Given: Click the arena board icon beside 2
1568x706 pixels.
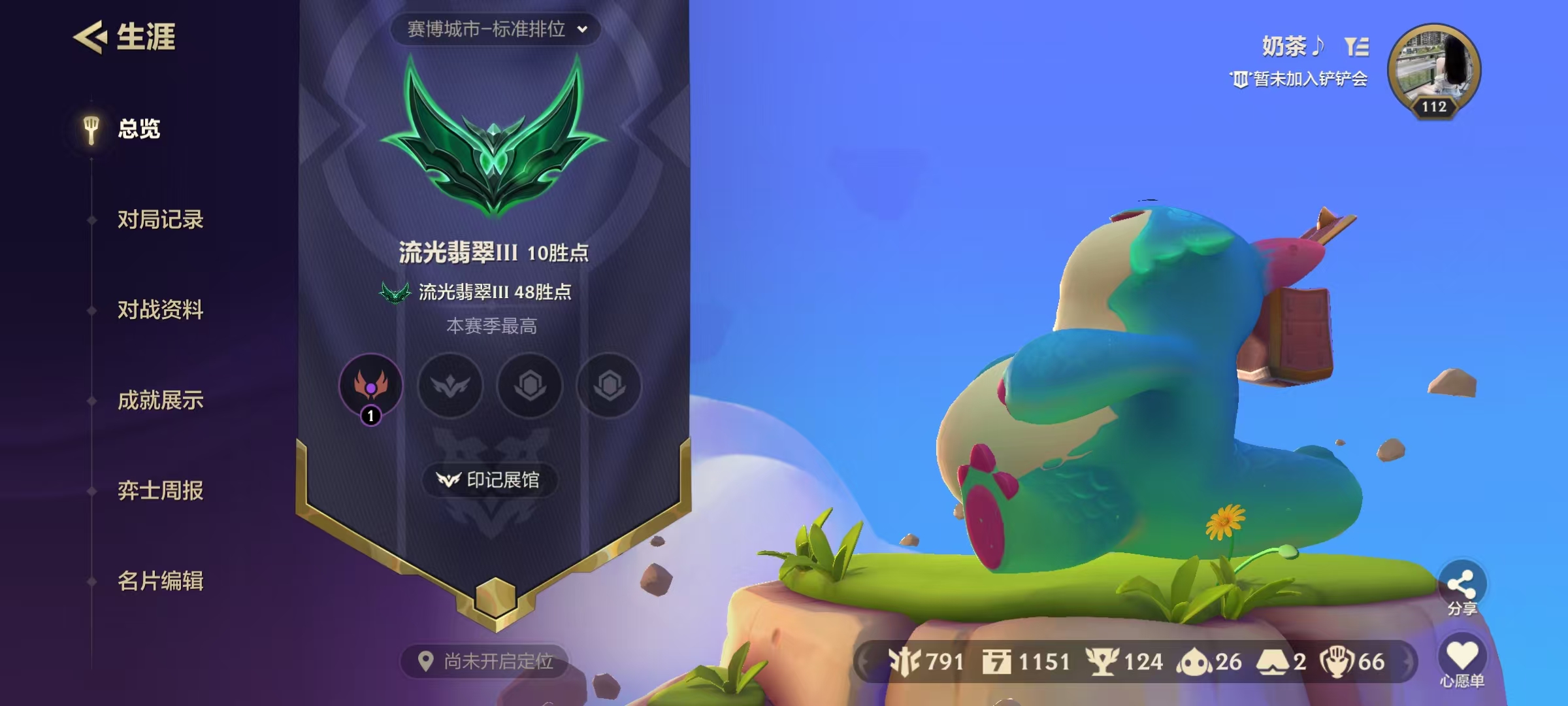Looking at the screenshot, I should coord(1274,662).
